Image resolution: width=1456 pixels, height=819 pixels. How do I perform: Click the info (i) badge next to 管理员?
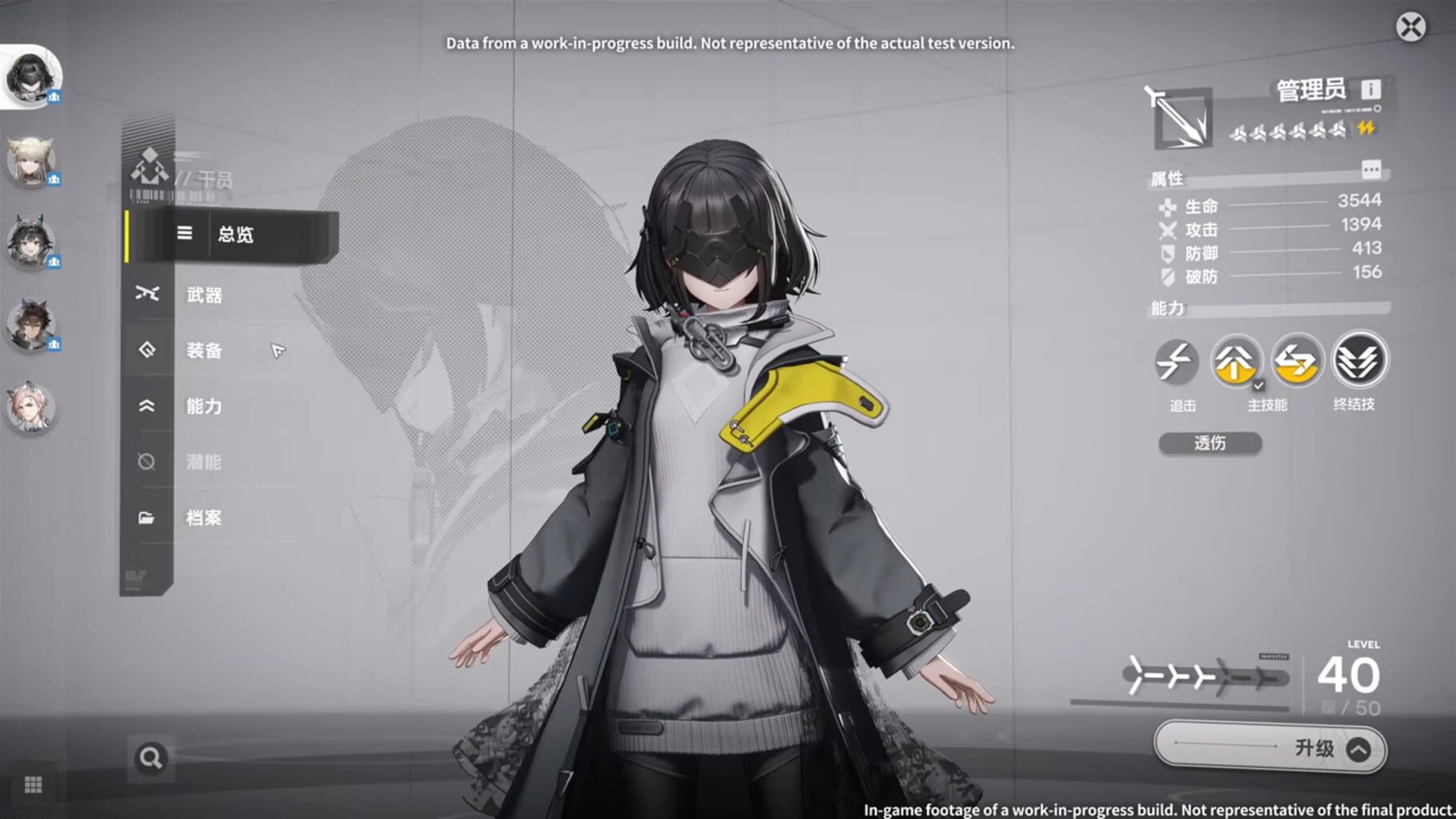coord(1371,90)
